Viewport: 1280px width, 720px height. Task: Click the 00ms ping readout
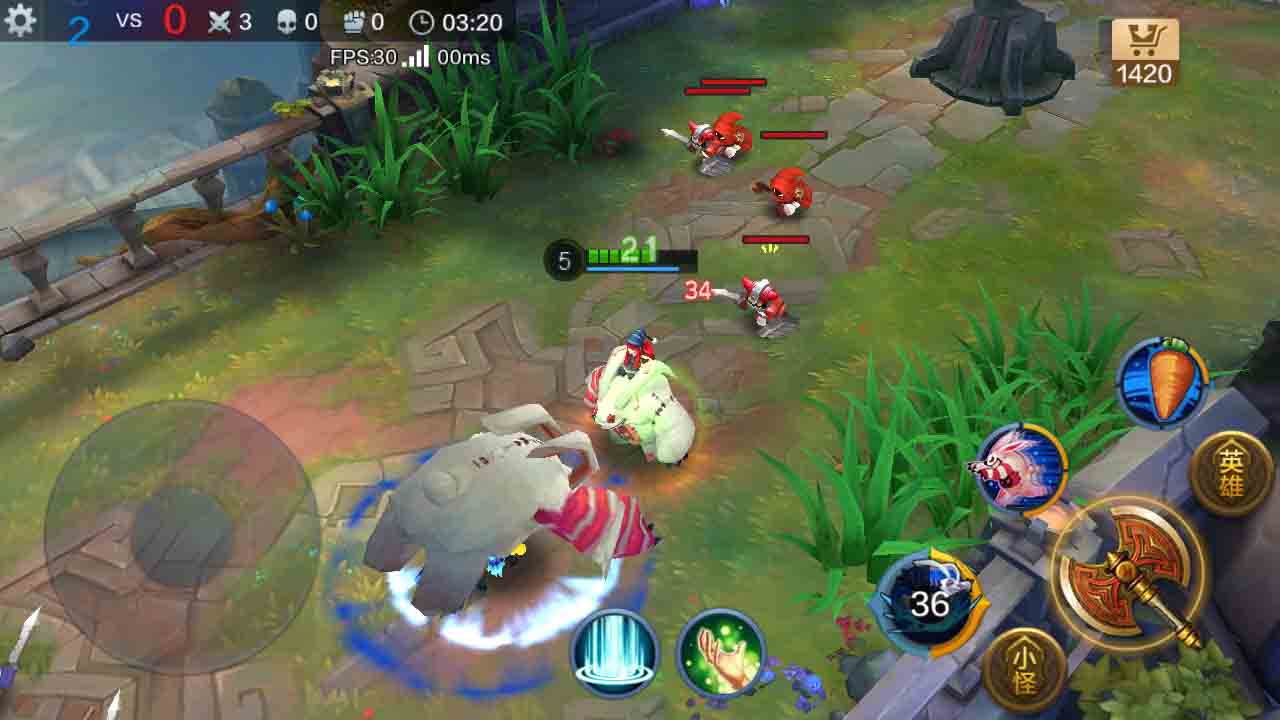pos(462,59)
